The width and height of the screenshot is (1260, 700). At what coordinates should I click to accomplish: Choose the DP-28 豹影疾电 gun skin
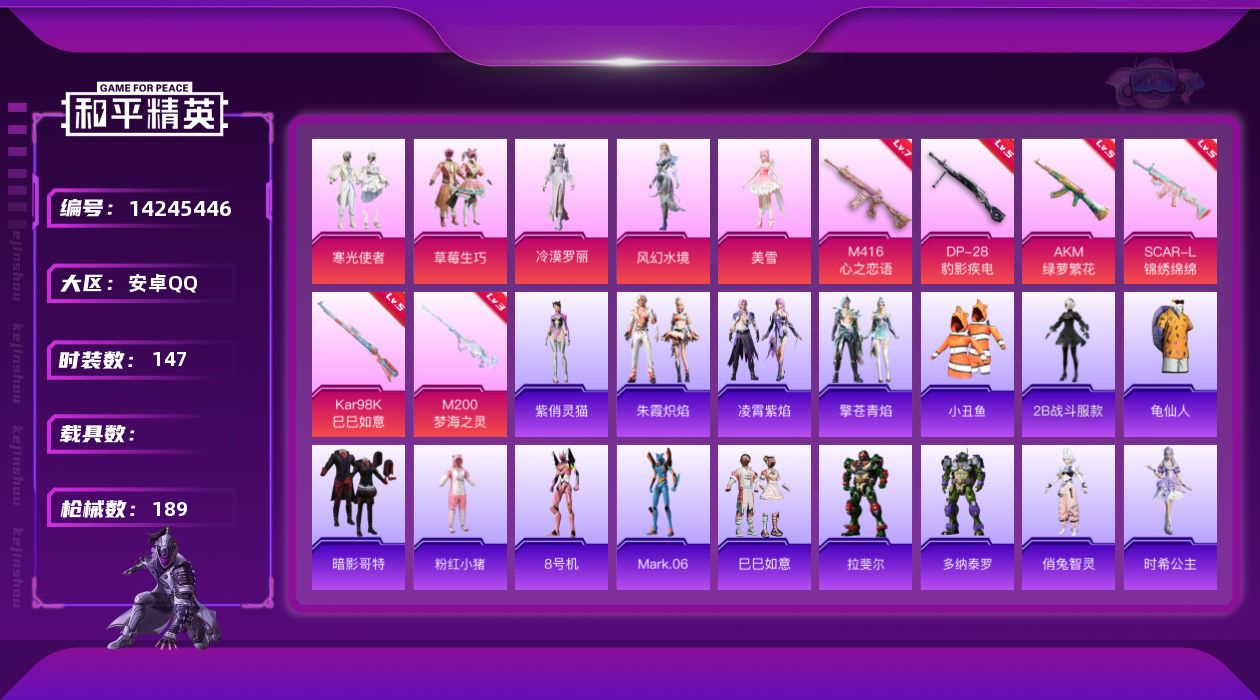pos(967,210)
